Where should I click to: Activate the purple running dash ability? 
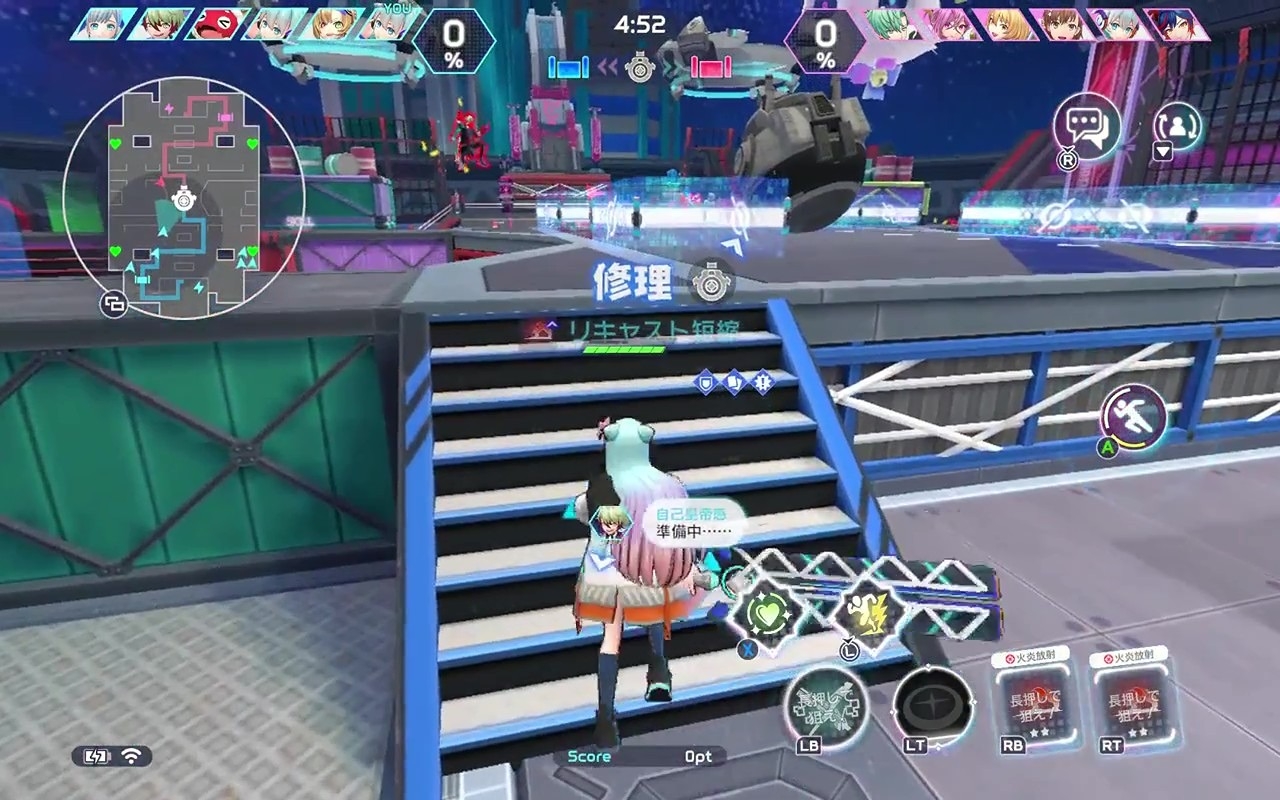(1134, 417)
